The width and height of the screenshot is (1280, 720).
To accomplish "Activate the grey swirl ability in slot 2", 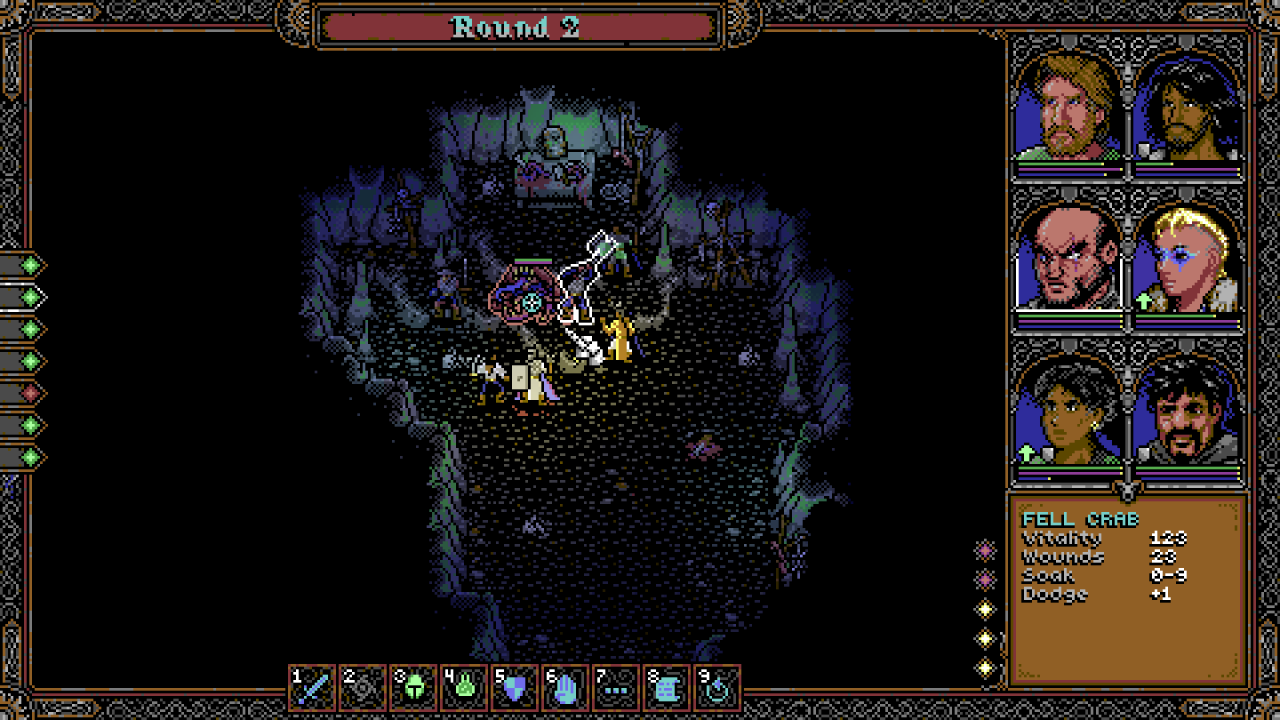I will [363, 688].
